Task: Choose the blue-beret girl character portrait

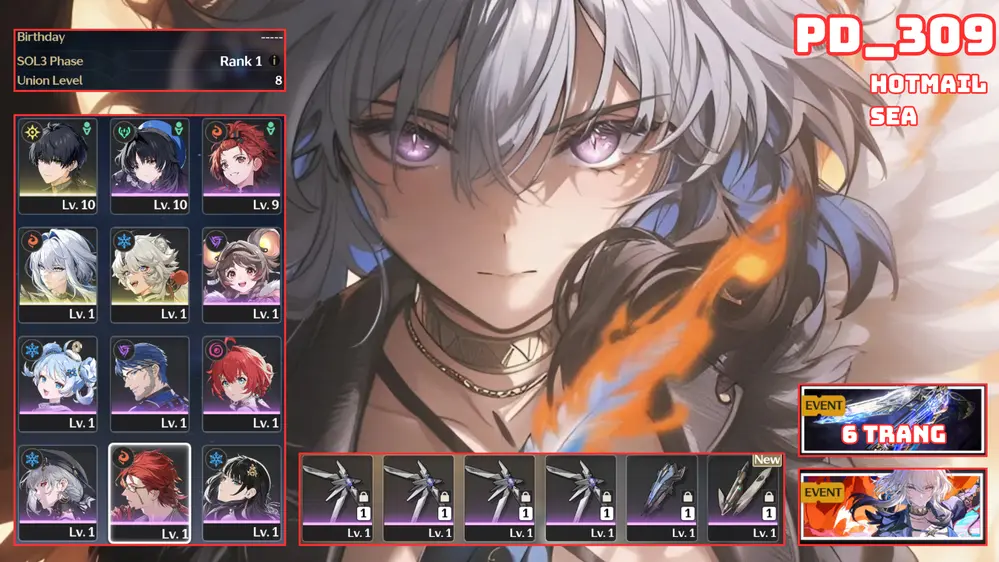Action: point(150,166)
